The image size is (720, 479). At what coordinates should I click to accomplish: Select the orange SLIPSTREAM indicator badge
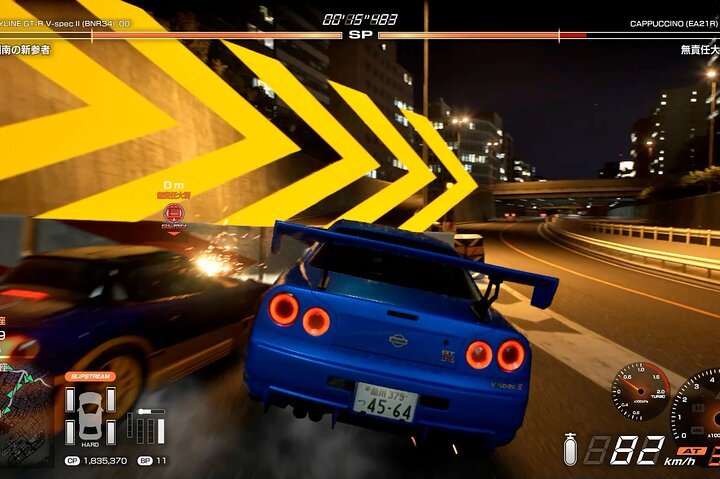click(x=90, y=376)
